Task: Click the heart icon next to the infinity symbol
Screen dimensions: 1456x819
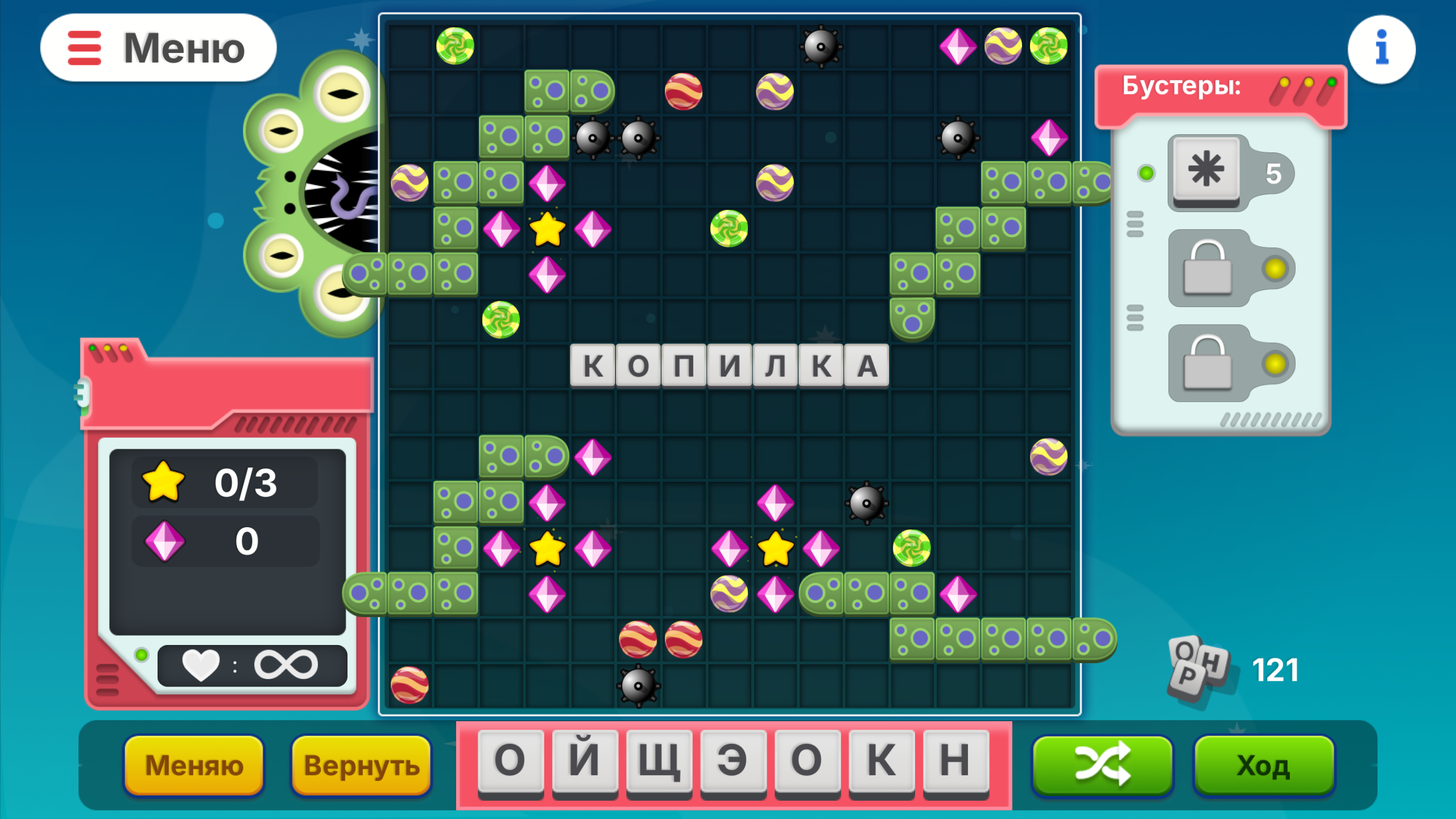Action: tap(198, 664)
